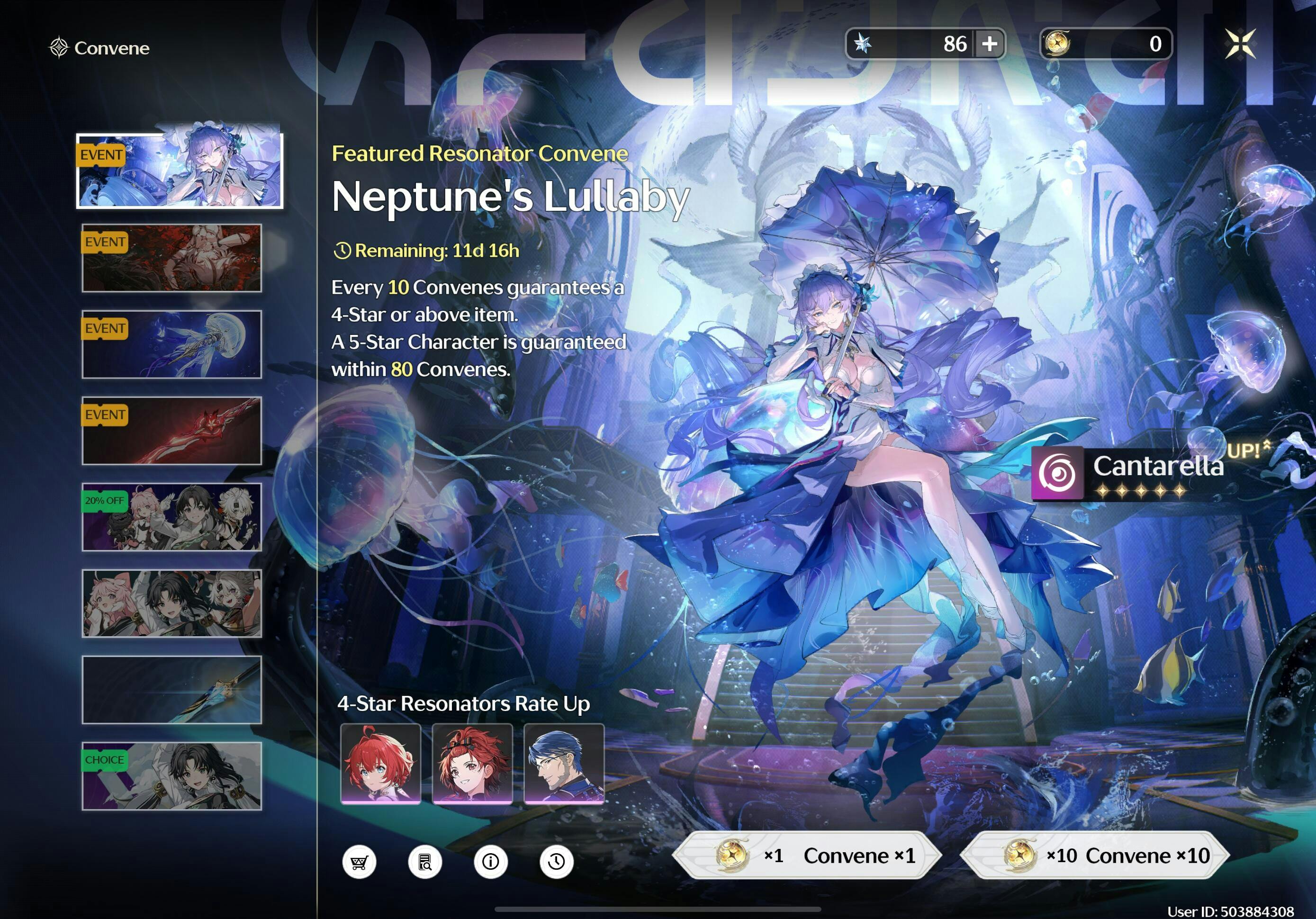Select the Cantarella Neptune's Lullaby banner tab

point(180,170)
